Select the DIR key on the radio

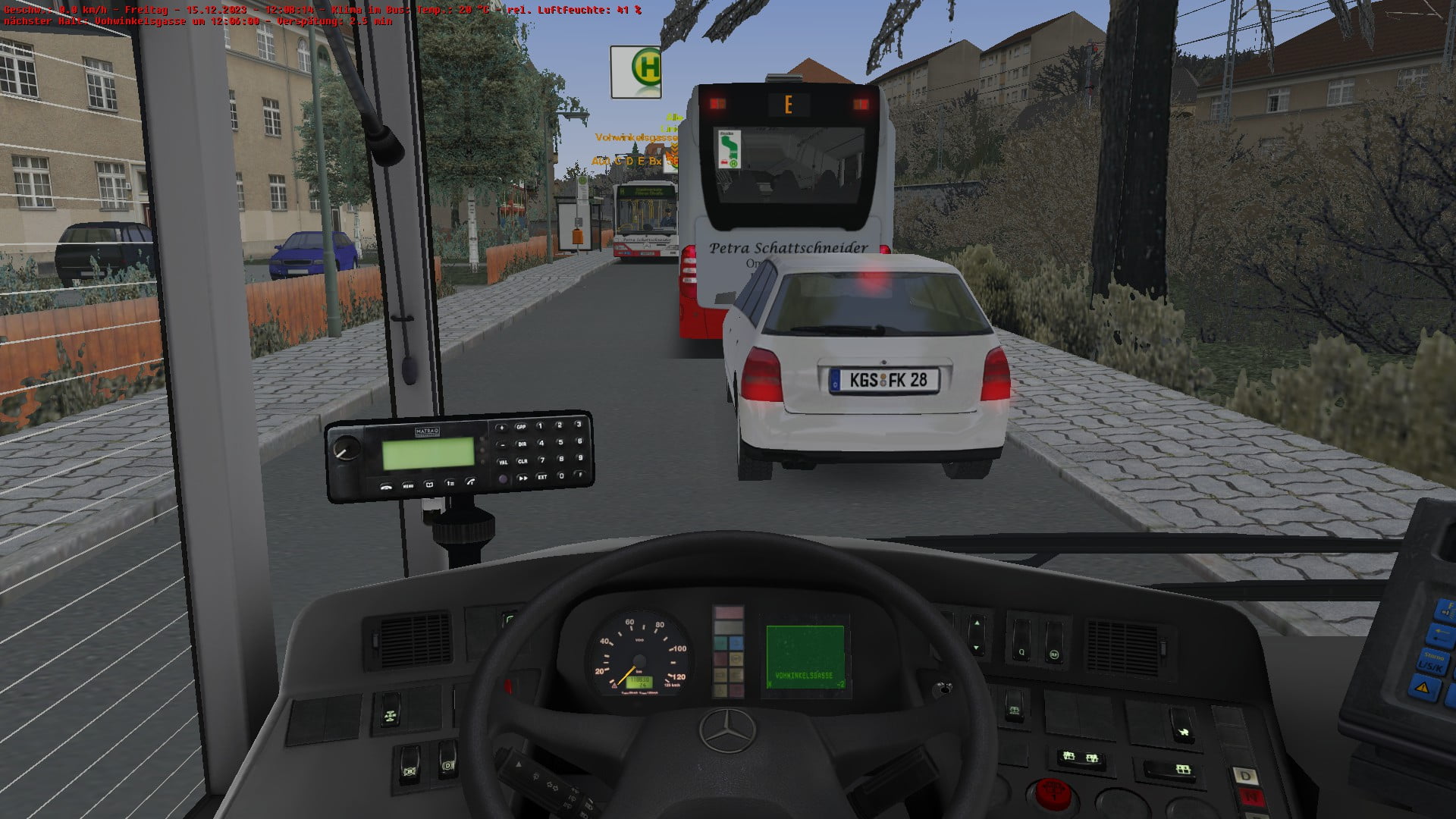pos(522,444)
